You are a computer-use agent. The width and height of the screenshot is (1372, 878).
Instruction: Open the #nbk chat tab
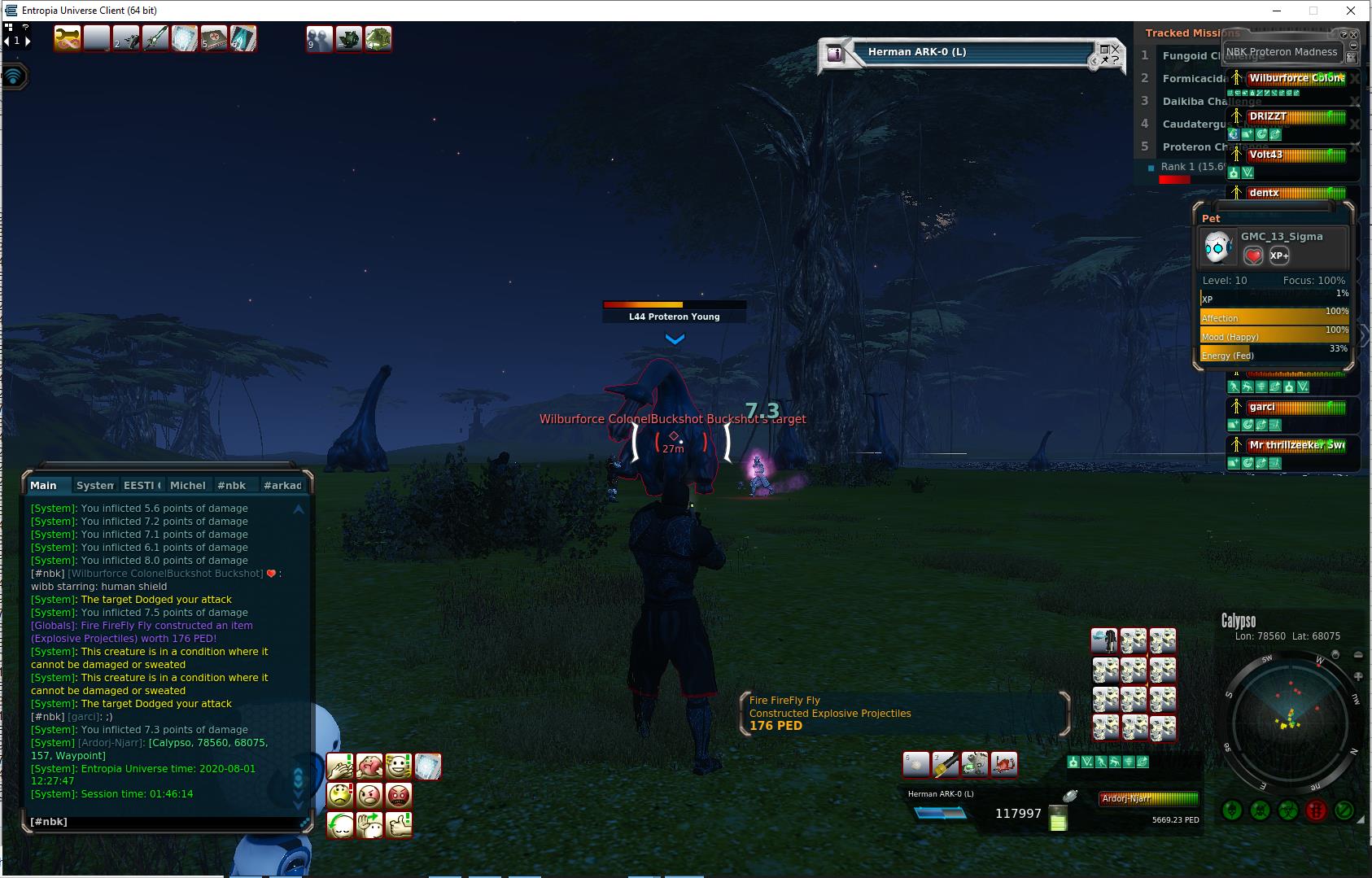point(231,485)
